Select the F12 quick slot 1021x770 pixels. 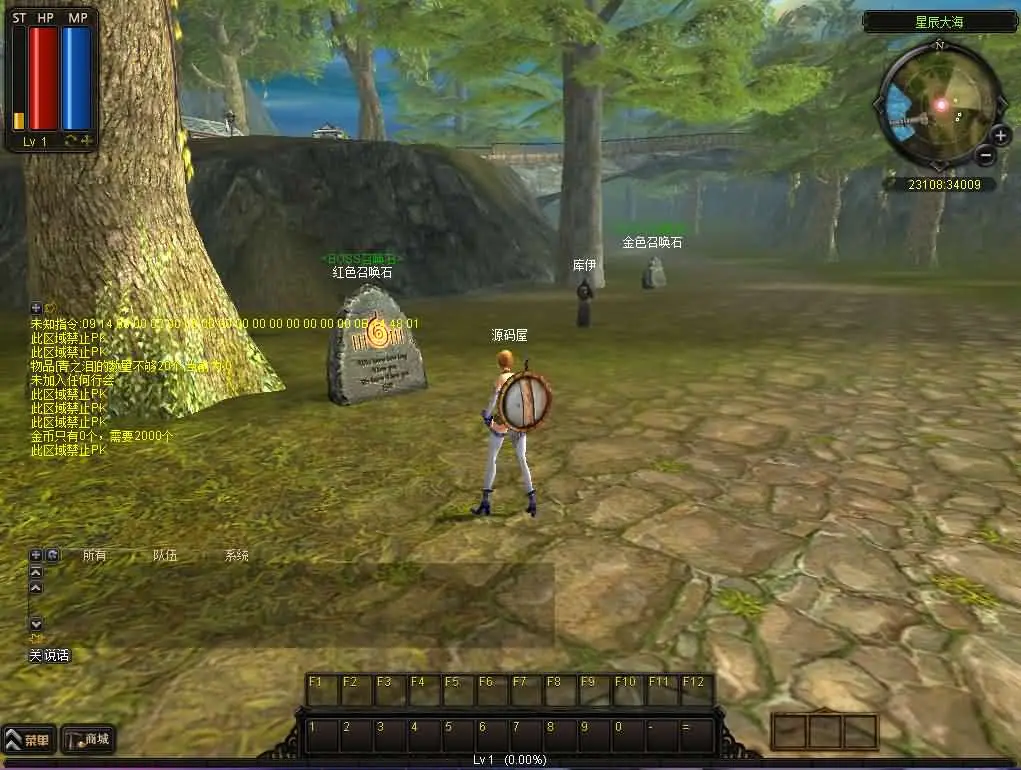coord(697,690)
